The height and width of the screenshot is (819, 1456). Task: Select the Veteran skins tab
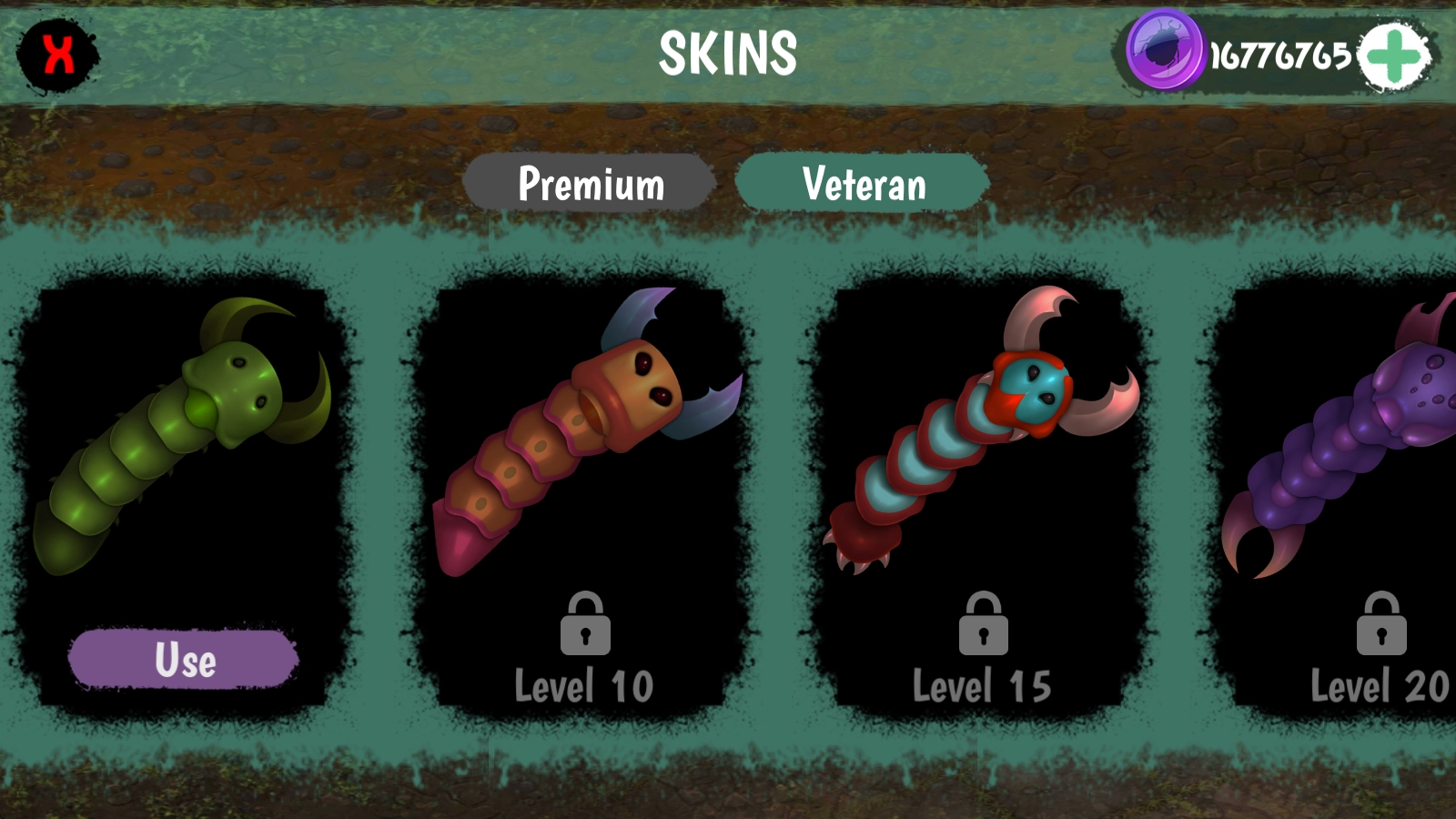pyautogui.click(x=863, y=183)
